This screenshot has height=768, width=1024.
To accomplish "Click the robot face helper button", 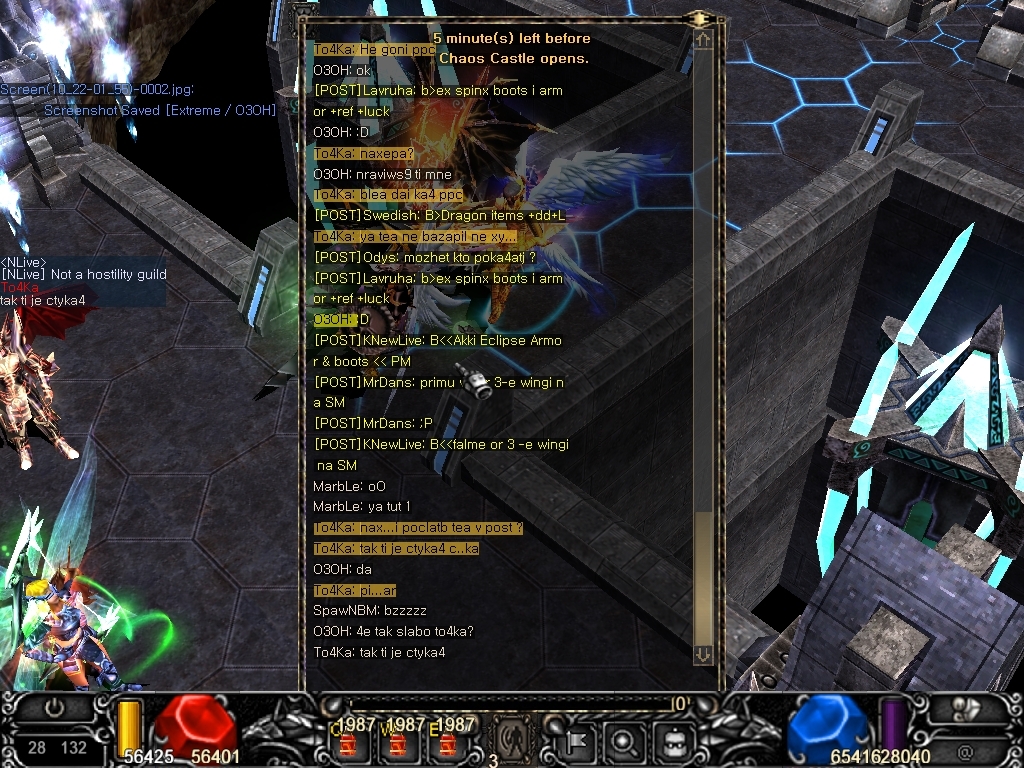I will pos(669,743).
